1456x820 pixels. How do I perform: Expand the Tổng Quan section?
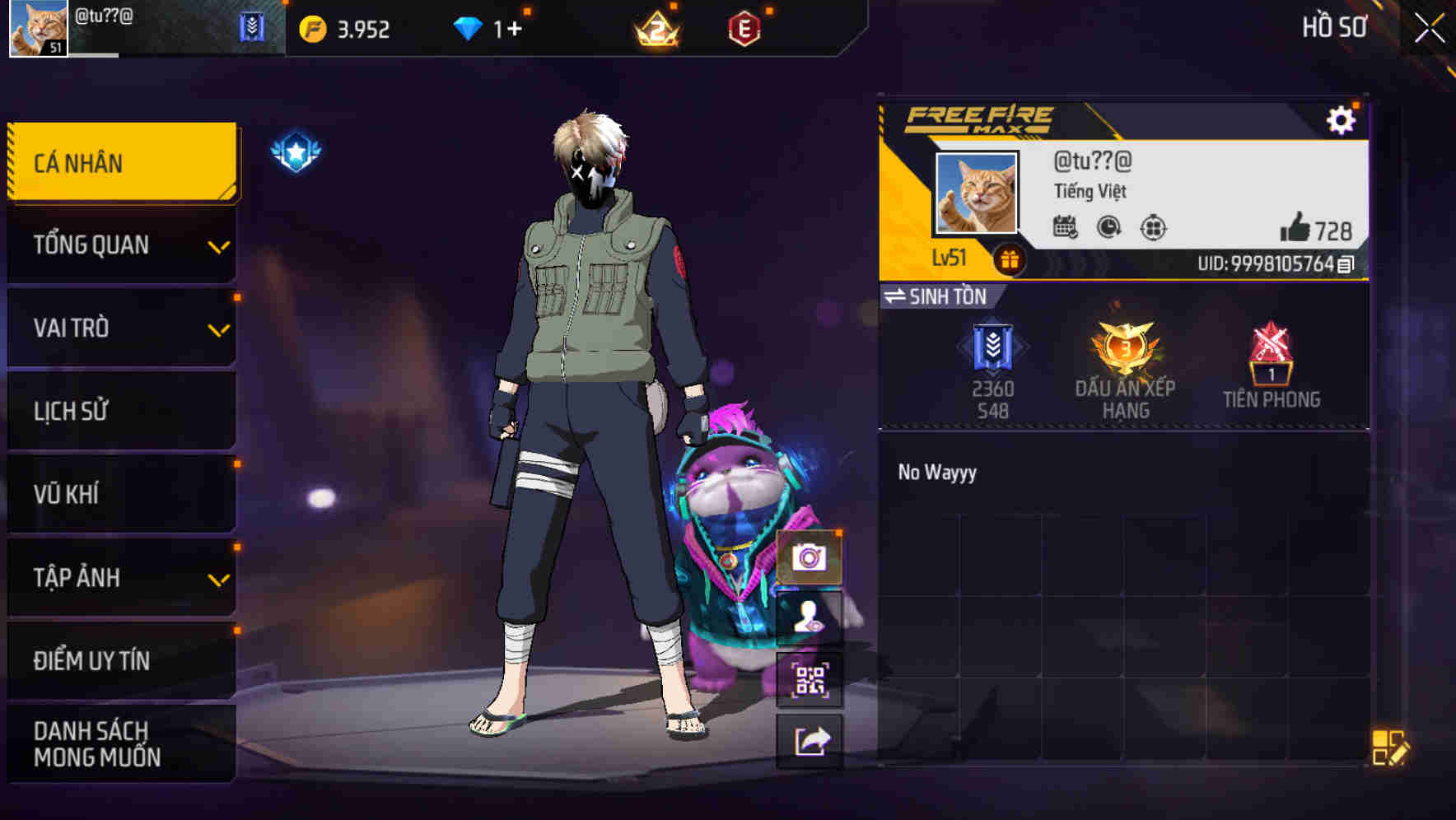[119, 245]
